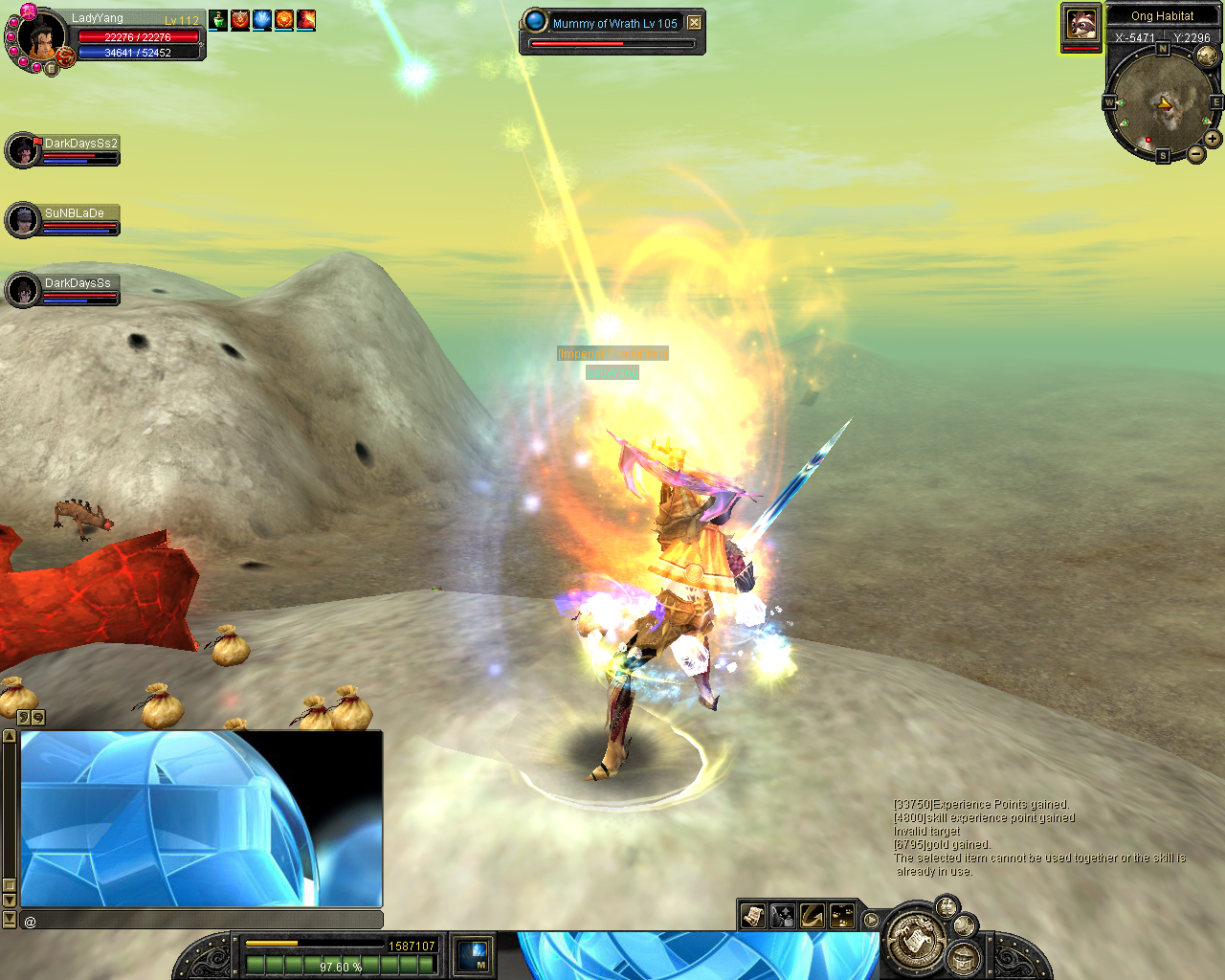Click the circular minimap
1225x980 pixels.
(x=1162, y=101)
